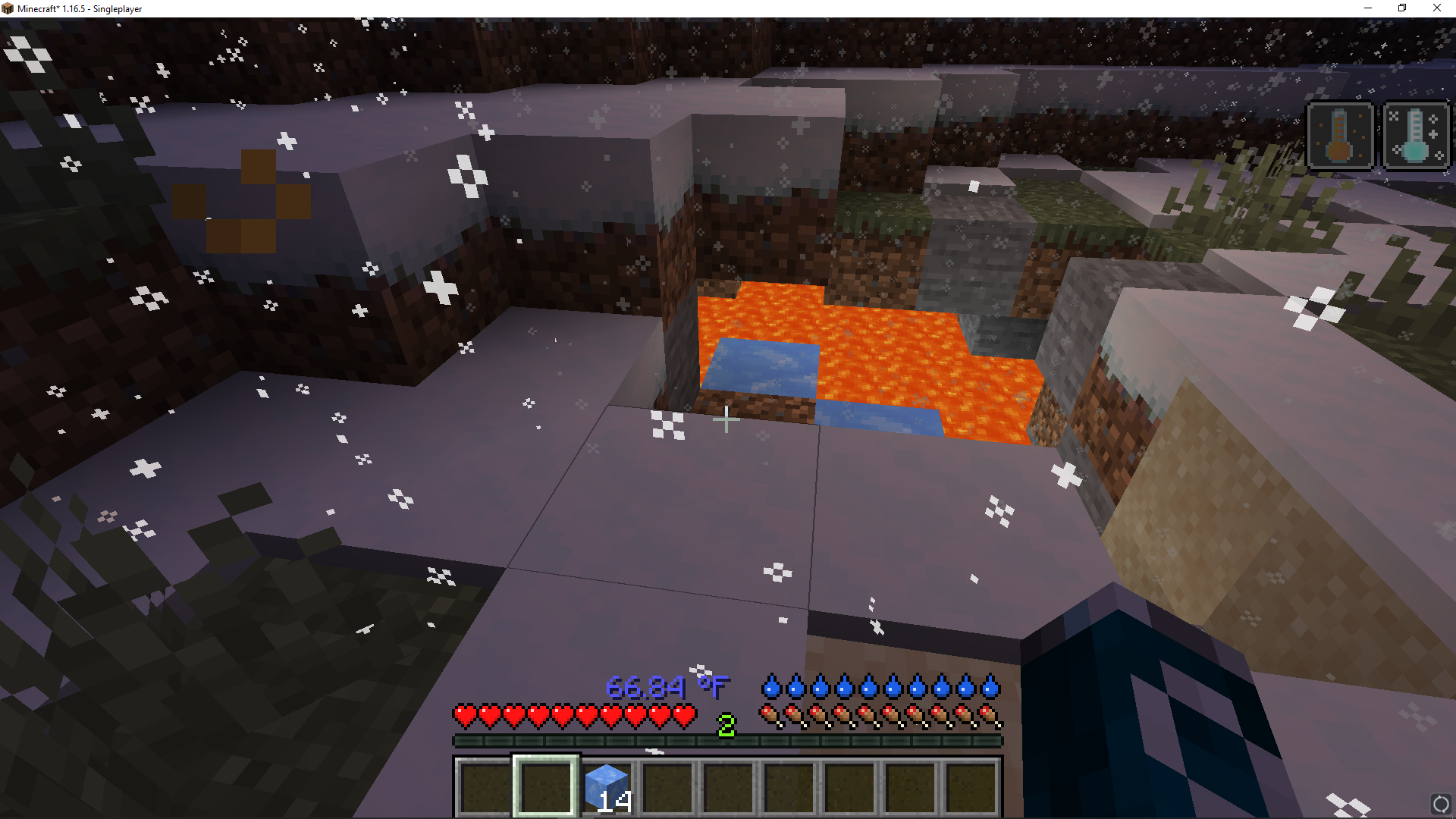Toggle the currently highlighted hotbar slot
This screenshot has height=819, width=1456.
[546, 785]
